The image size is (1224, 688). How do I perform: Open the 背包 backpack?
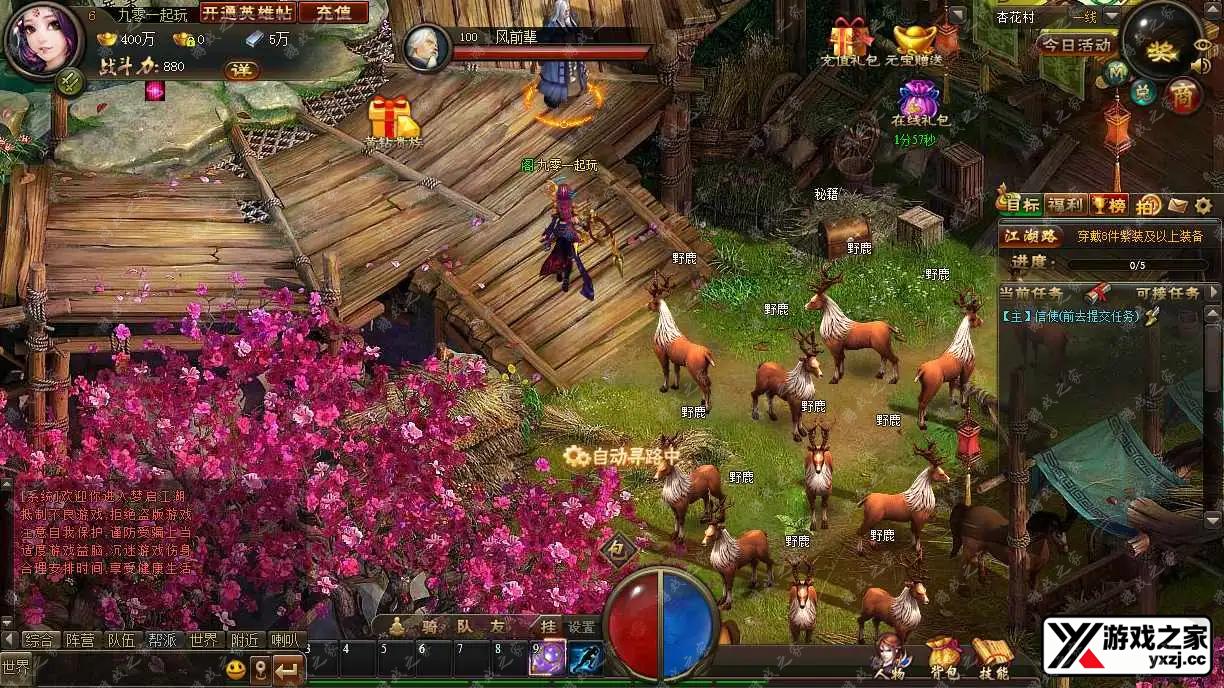tap(943, 658)
